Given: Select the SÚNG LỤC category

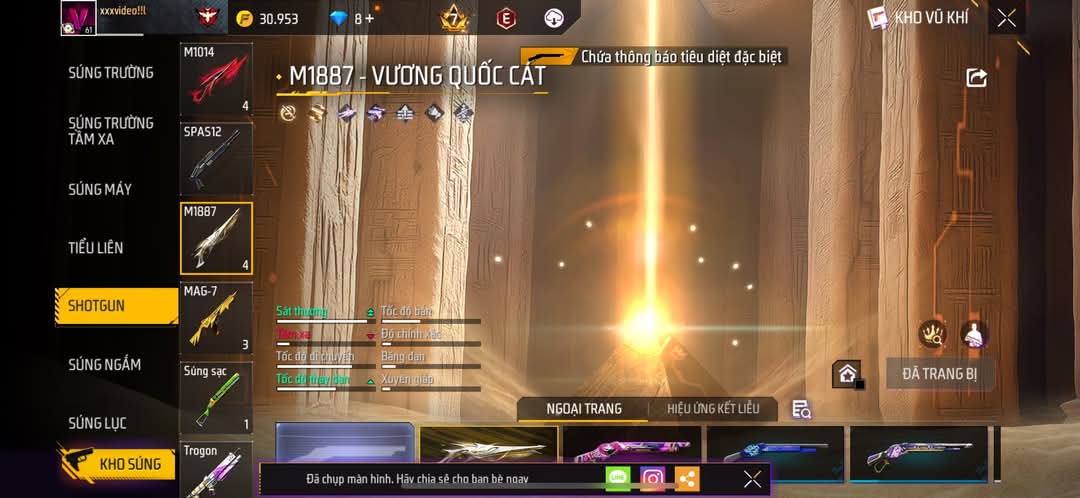Looking at the screenshot, I should coord(97,423).
